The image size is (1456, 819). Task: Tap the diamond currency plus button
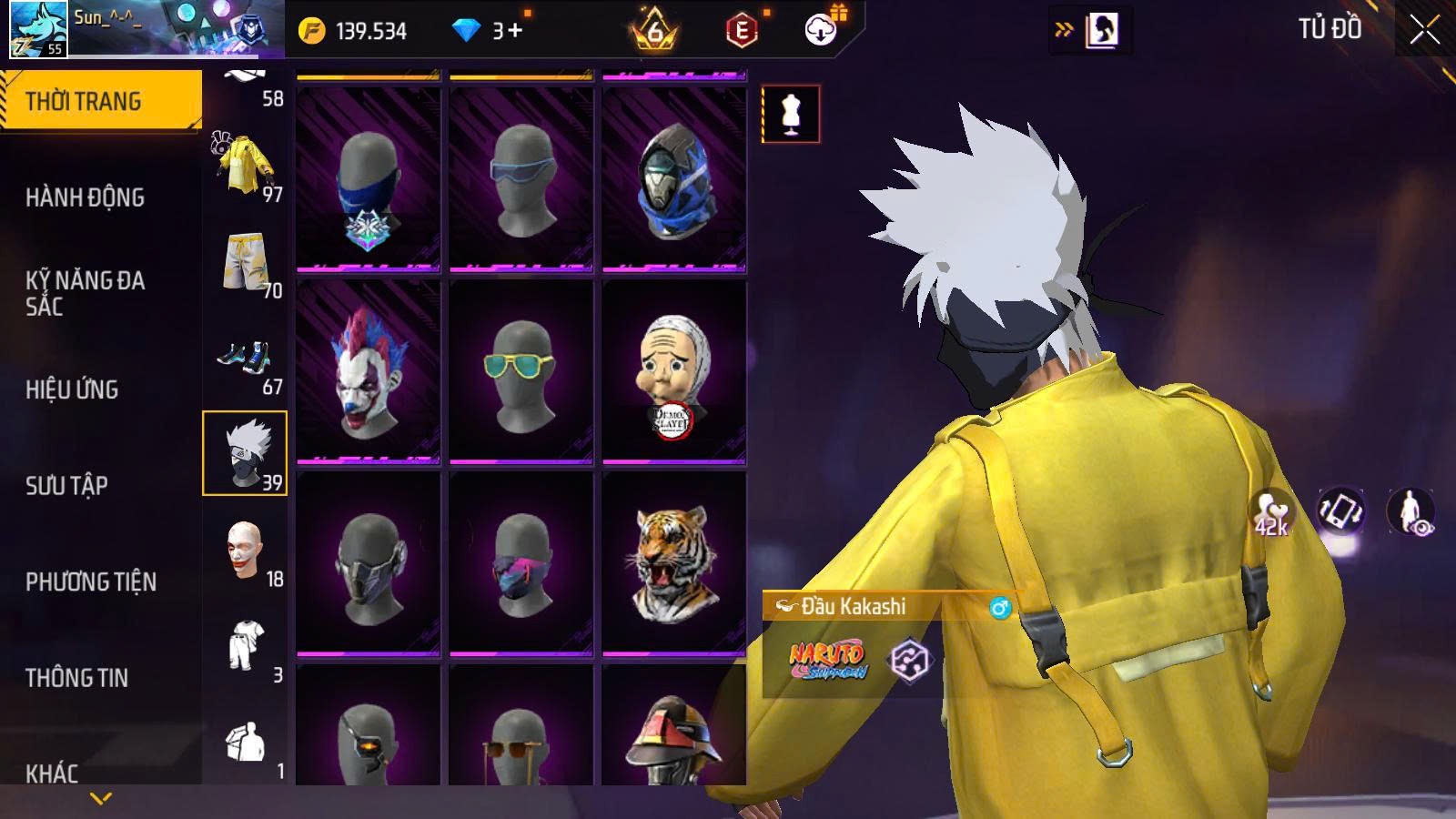pyautogui.click(x=515, y=31)
